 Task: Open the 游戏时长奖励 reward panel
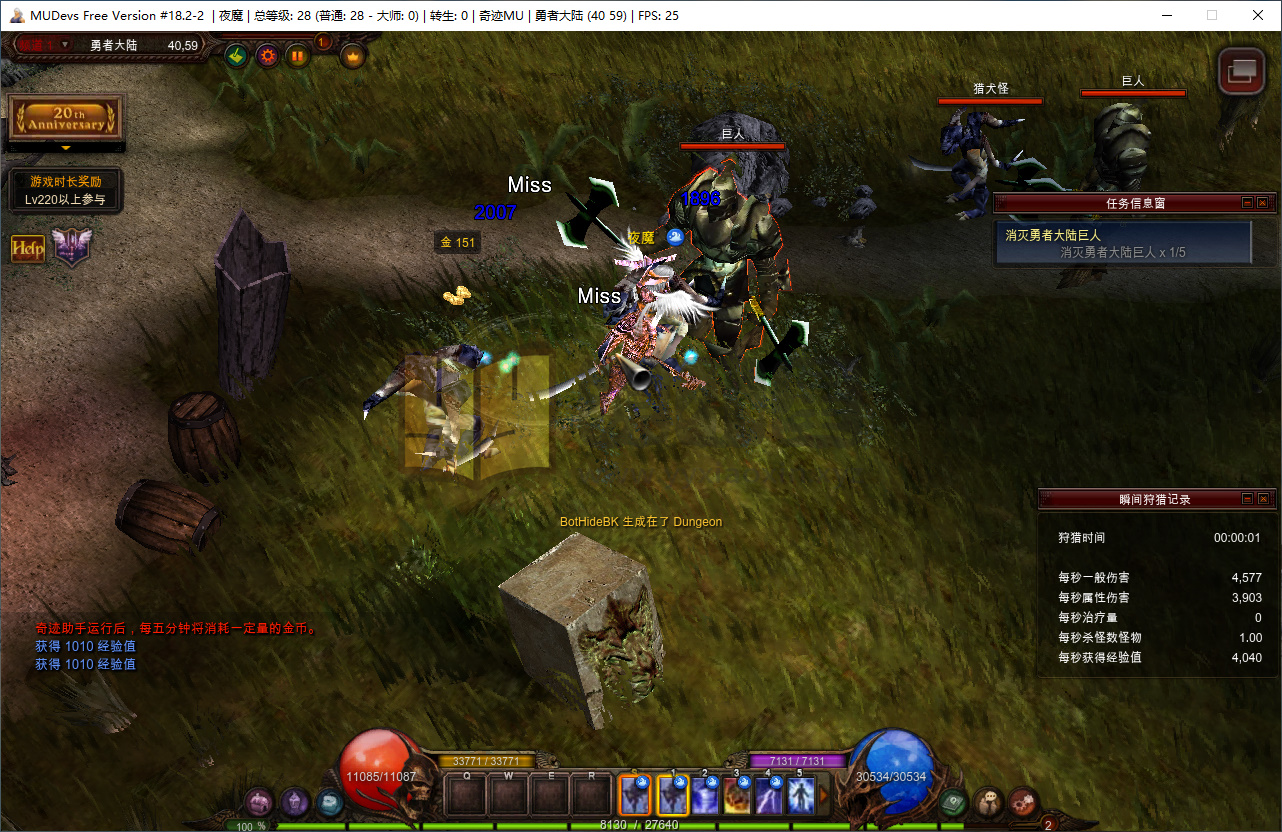point(66,190)
